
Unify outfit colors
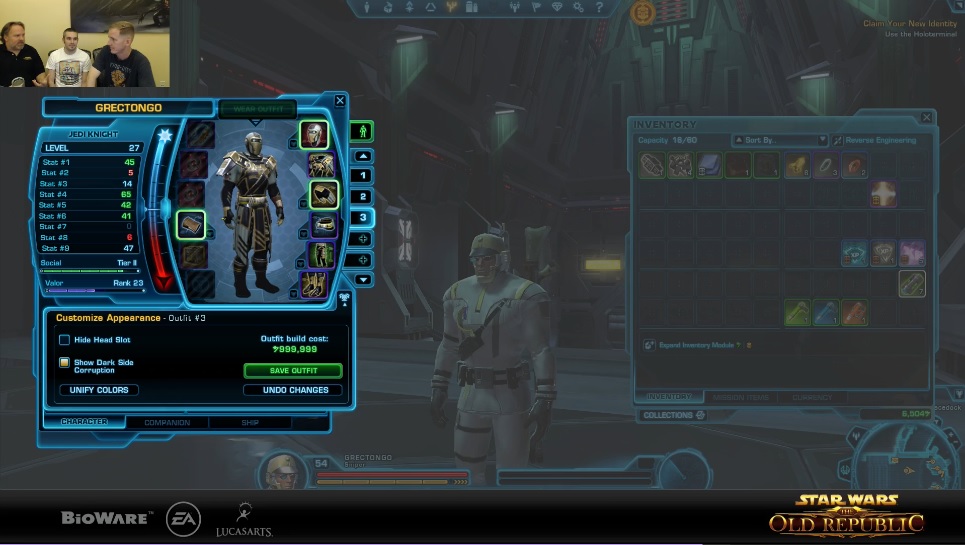pyautogui.click(x=99, y=390)
